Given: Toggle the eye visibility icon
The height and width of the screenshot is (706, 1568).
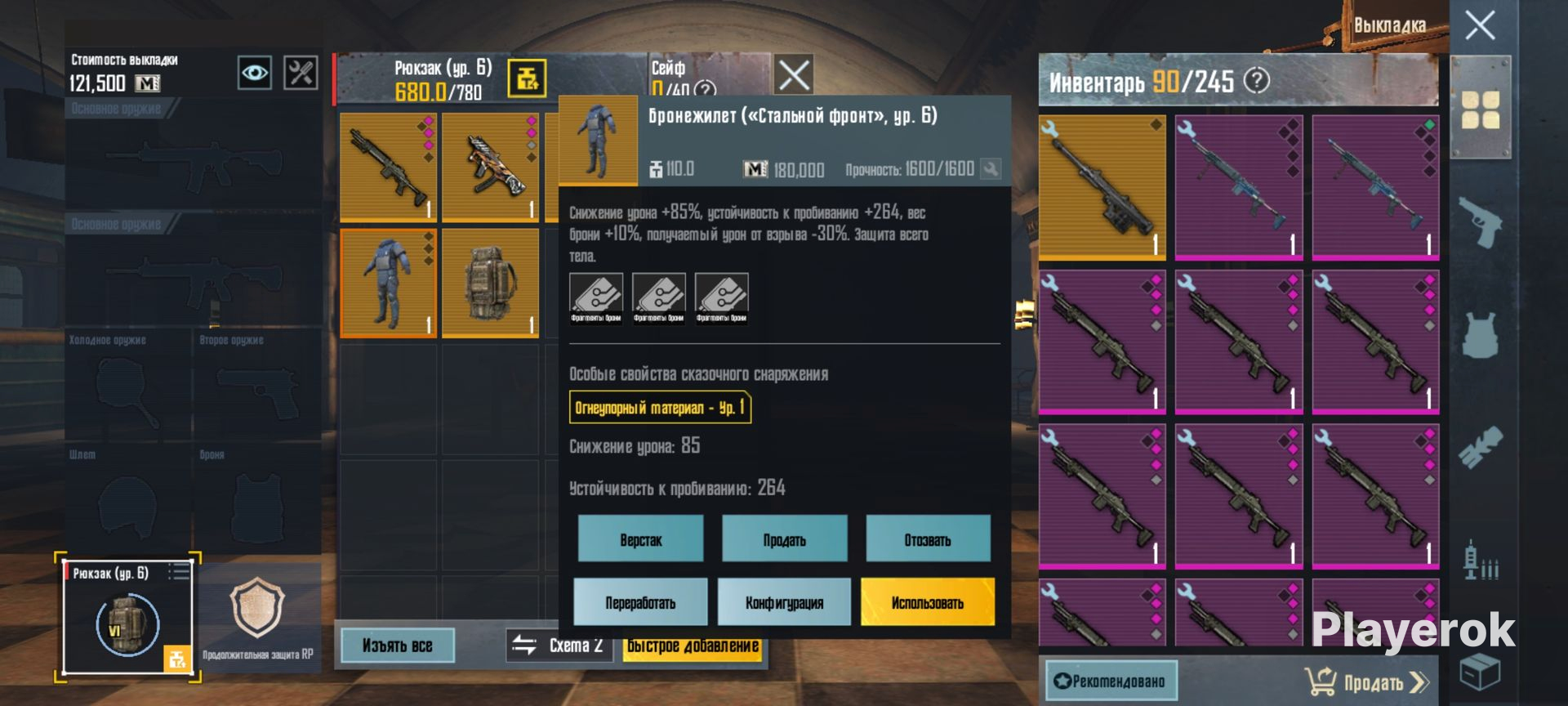Looking at the screenshot, I should pyautogui.click(x=254, y=73).
